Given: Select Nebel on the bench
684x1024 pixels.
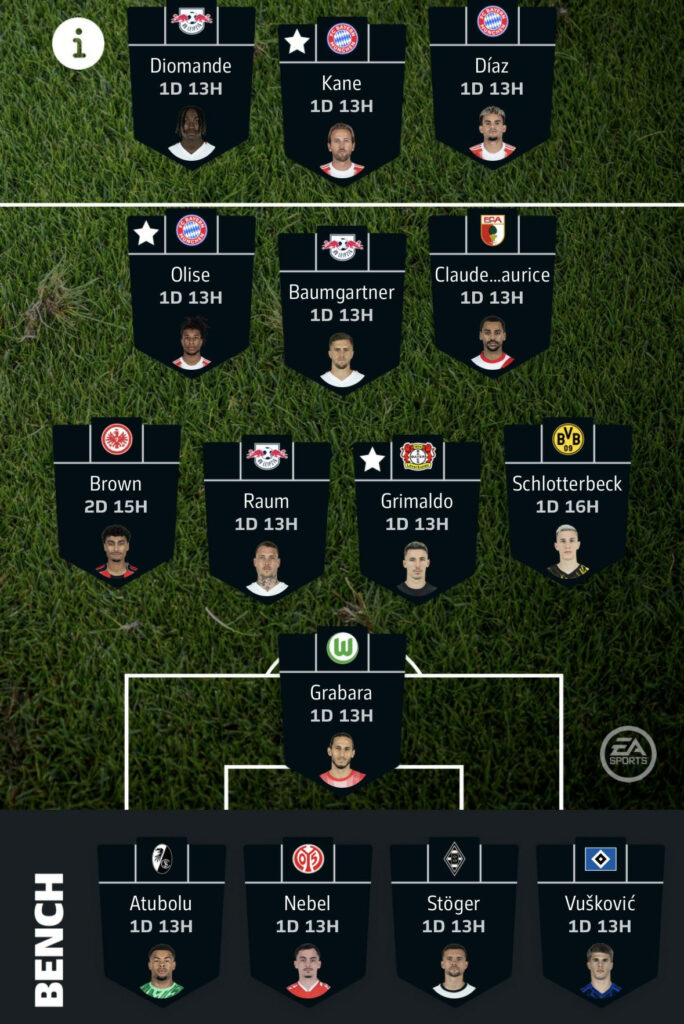Looking at the screenshot, I should tap(307, 922).
